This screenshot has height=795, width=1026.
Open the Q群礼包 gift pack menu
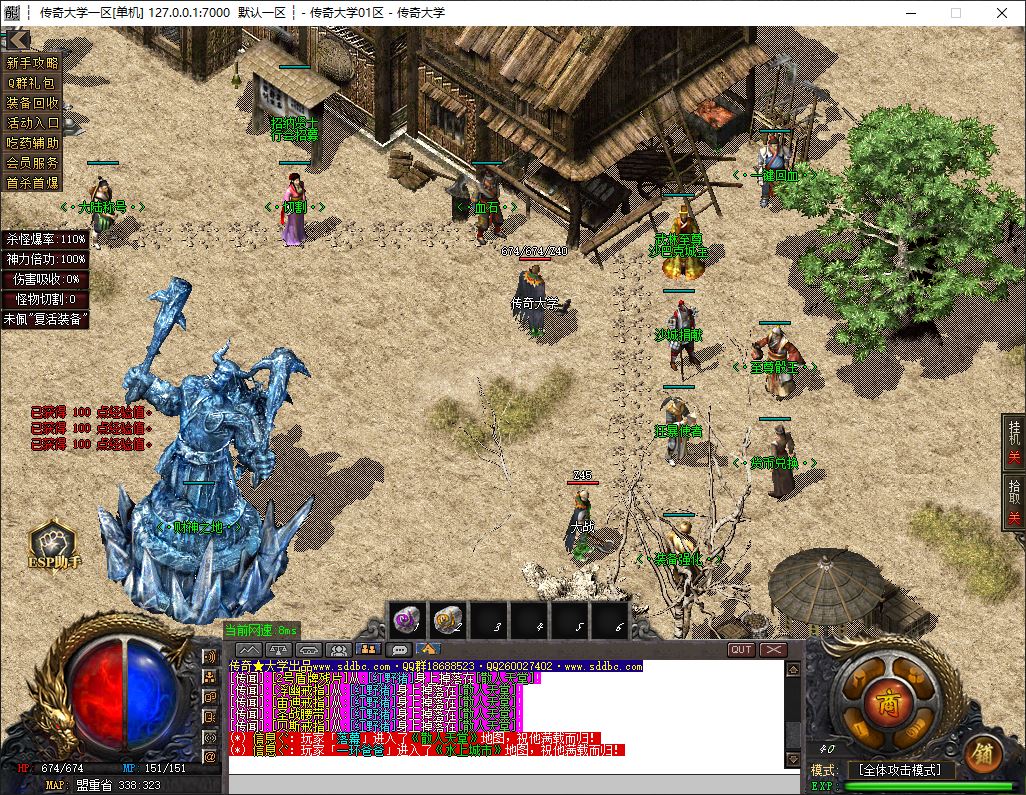point(32,83)
